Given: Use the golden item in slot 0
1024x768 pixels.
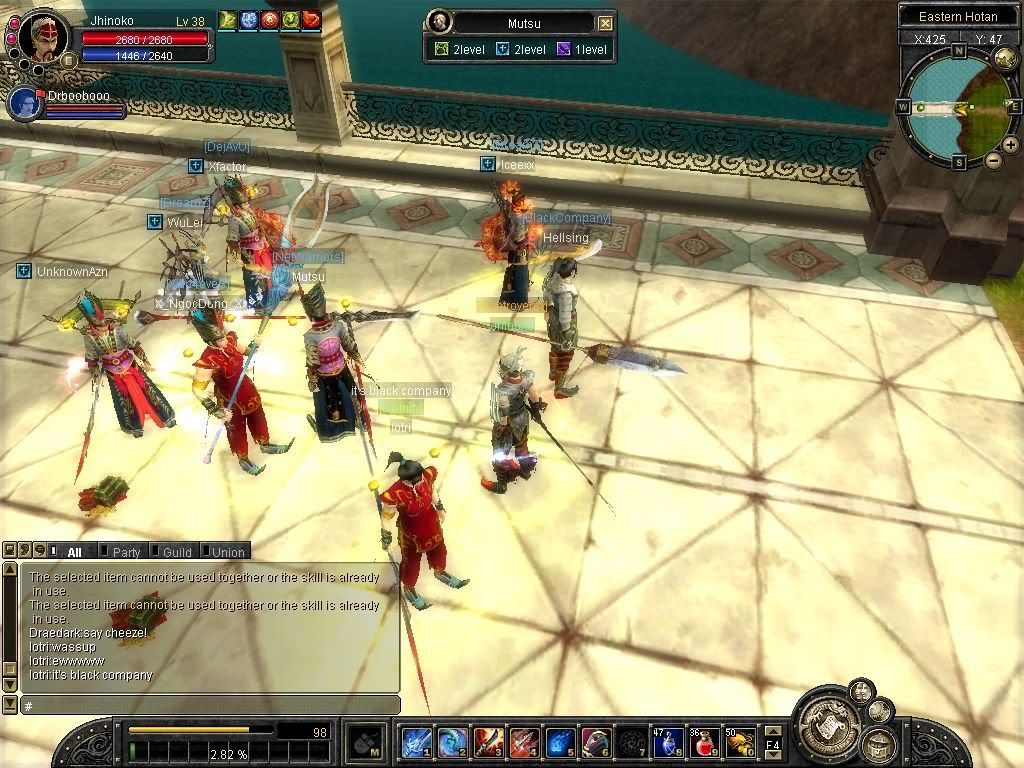Looking at the screenshot, I should 740,743.
